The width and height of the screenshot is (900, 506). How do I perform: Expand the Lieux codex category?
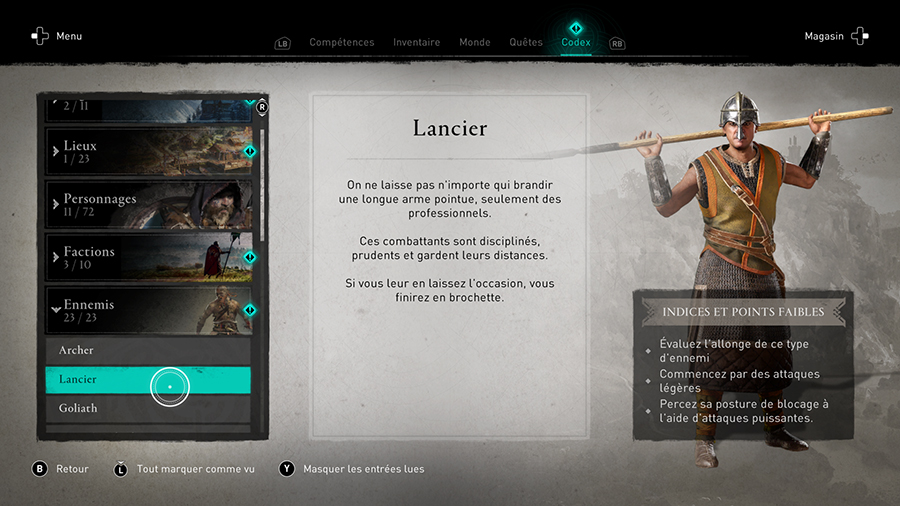point(148,151)
